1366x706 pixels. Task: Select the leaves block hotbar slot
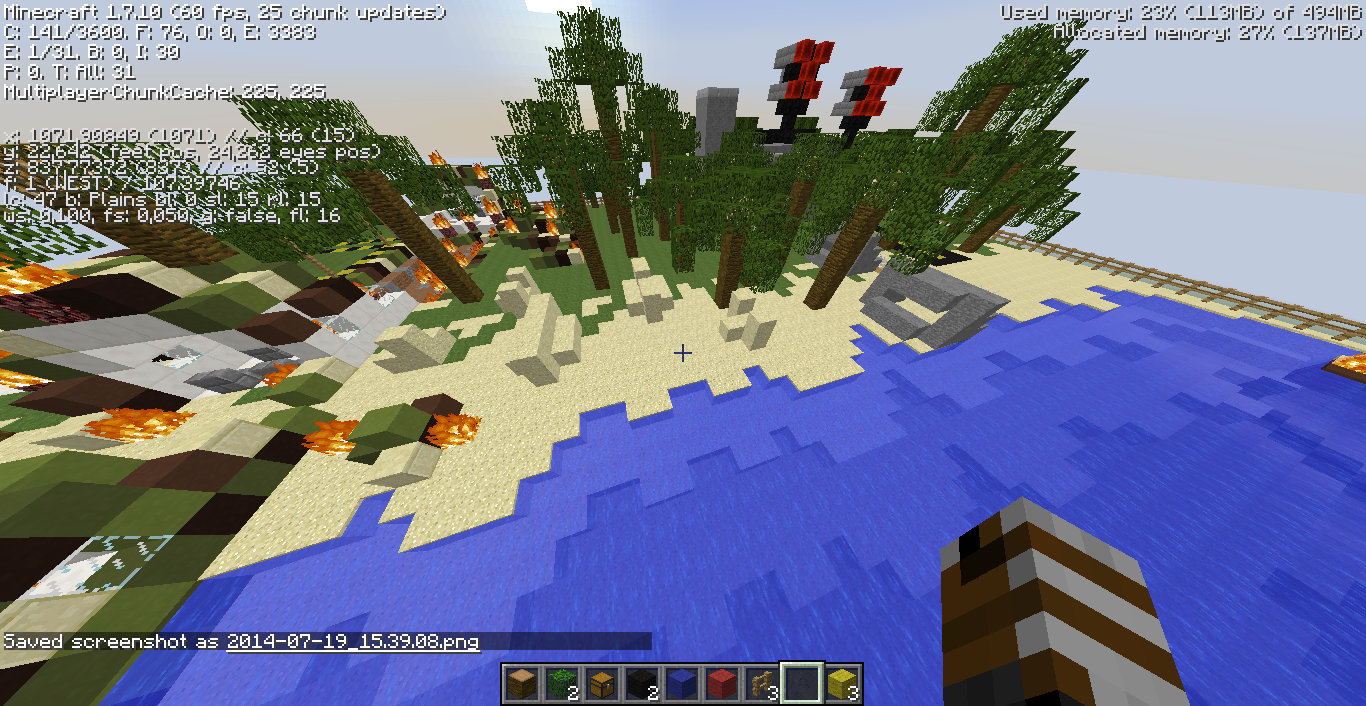(561, 684)
